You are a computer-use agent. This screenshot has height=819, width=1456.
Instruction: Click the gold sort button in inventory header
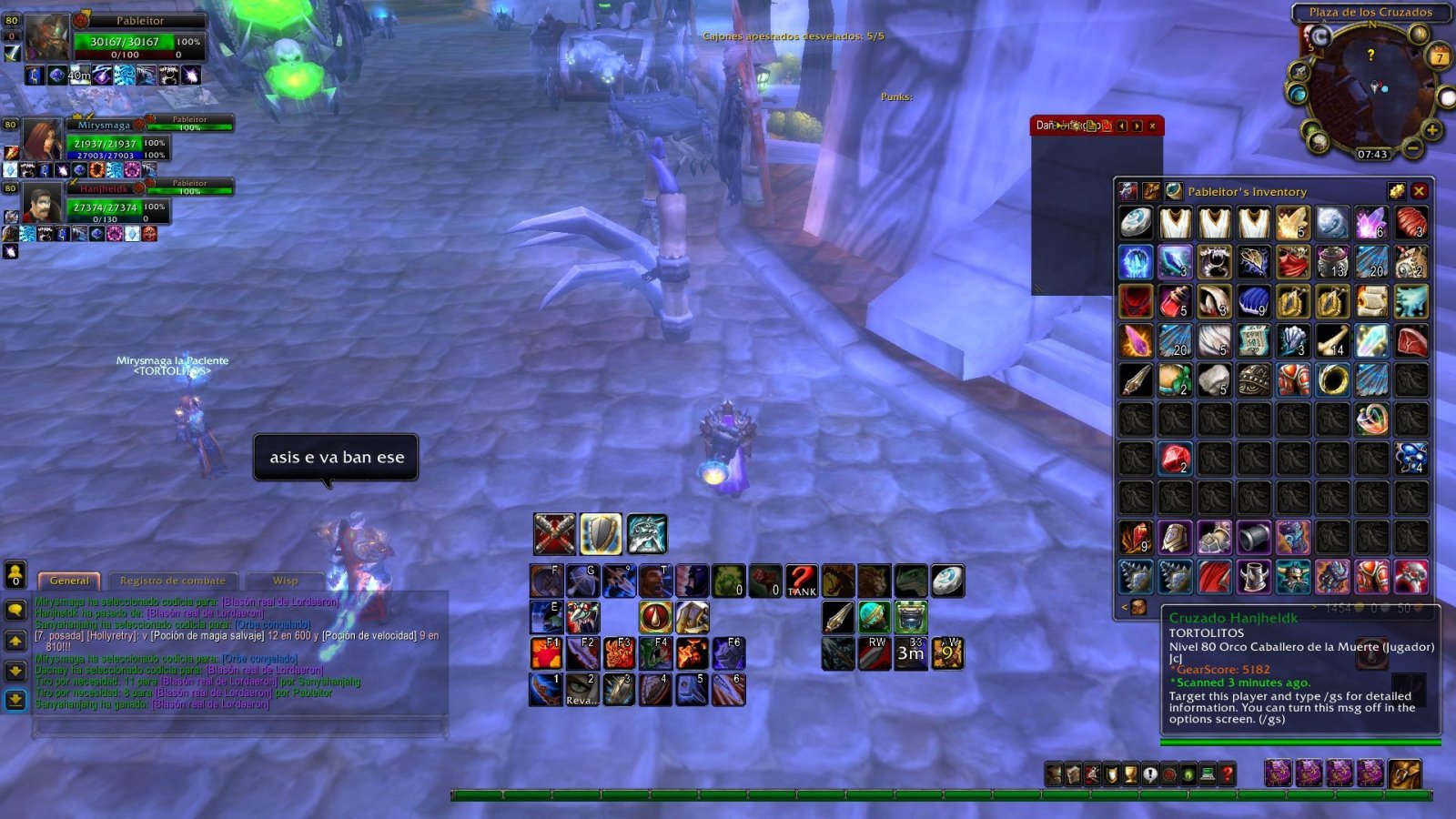[x=1396, y=191]
